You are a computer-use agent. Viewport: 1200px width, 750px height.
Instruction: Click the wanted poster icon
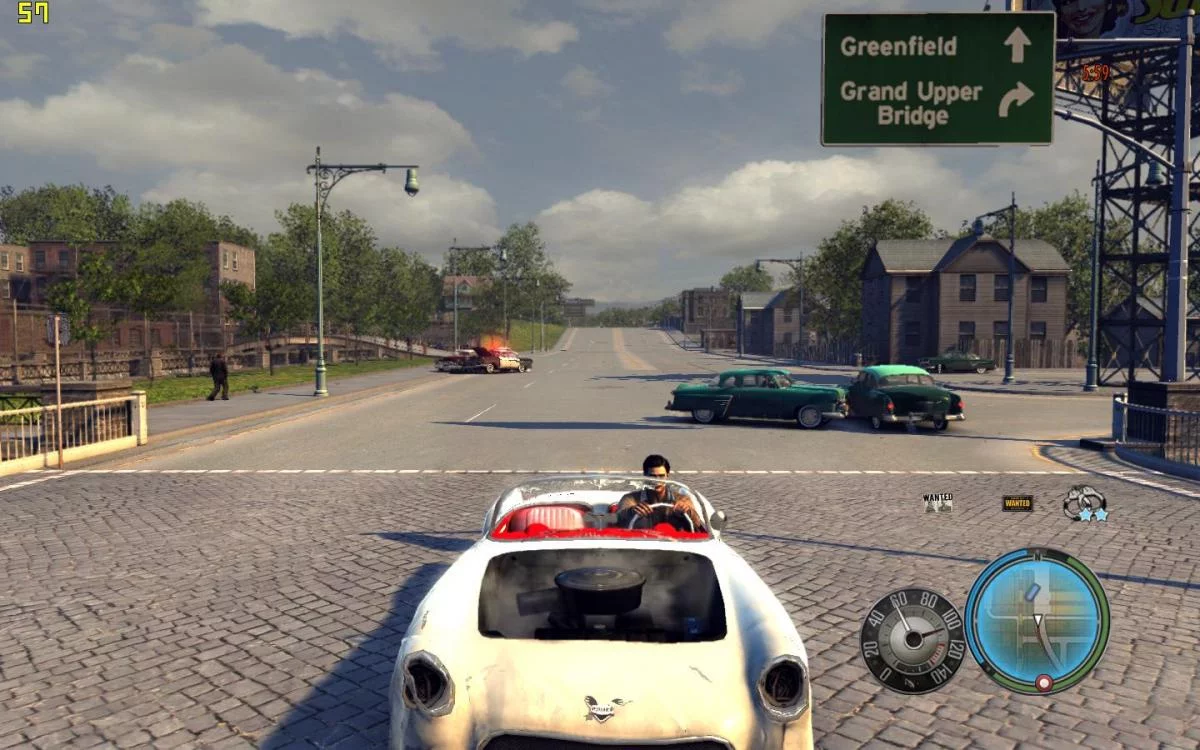938,502
